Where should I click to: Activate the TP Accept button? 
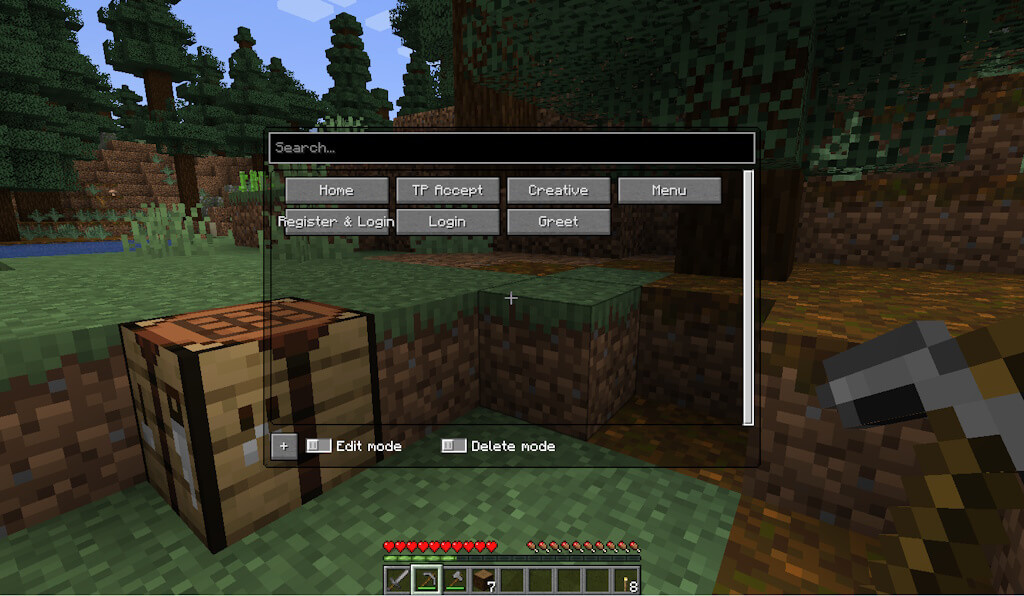point(447,190)
